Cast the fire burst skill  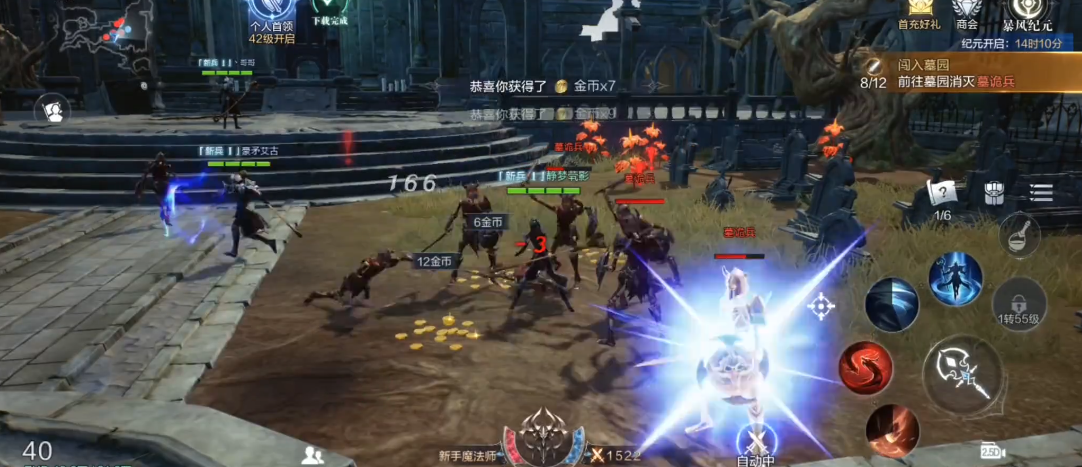point(892,430)
